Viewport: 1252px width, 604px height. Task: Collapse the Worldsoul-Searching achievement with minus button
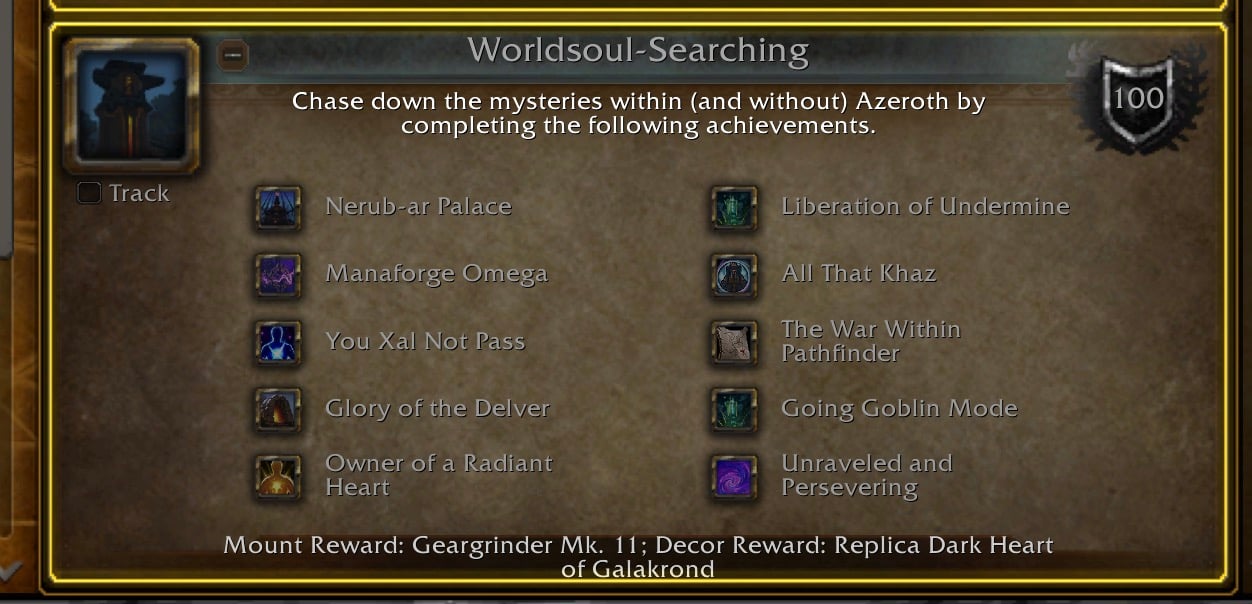(232, 55)
